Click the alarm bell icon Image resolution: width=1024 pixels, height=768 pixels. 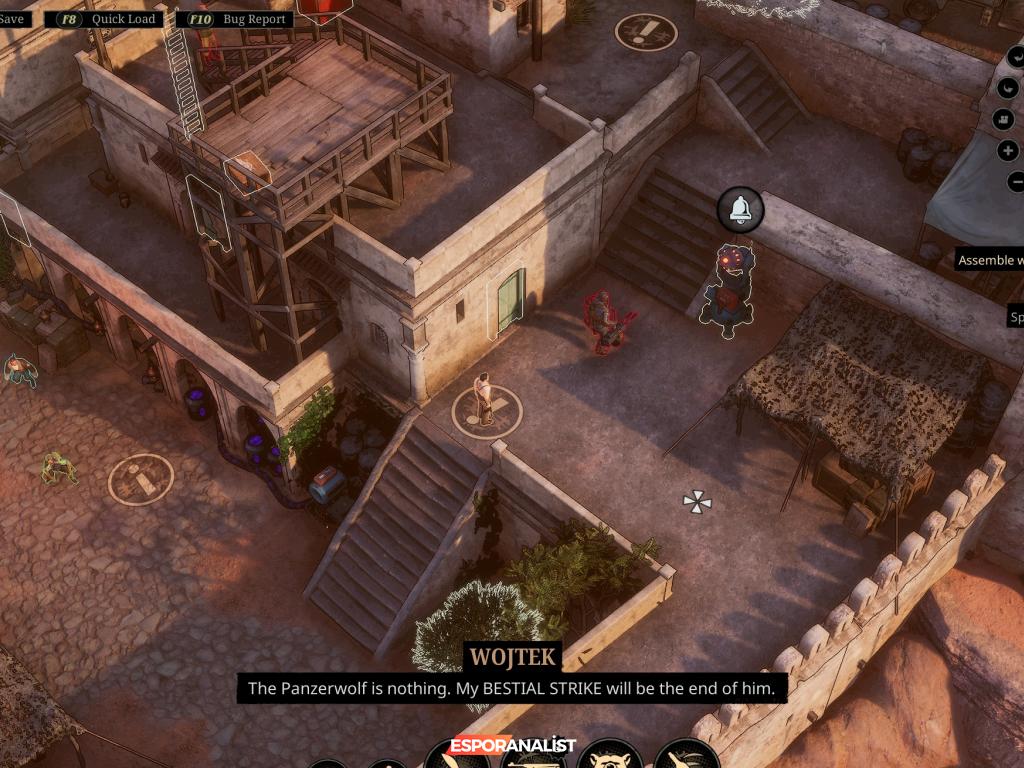pos(740,209)
